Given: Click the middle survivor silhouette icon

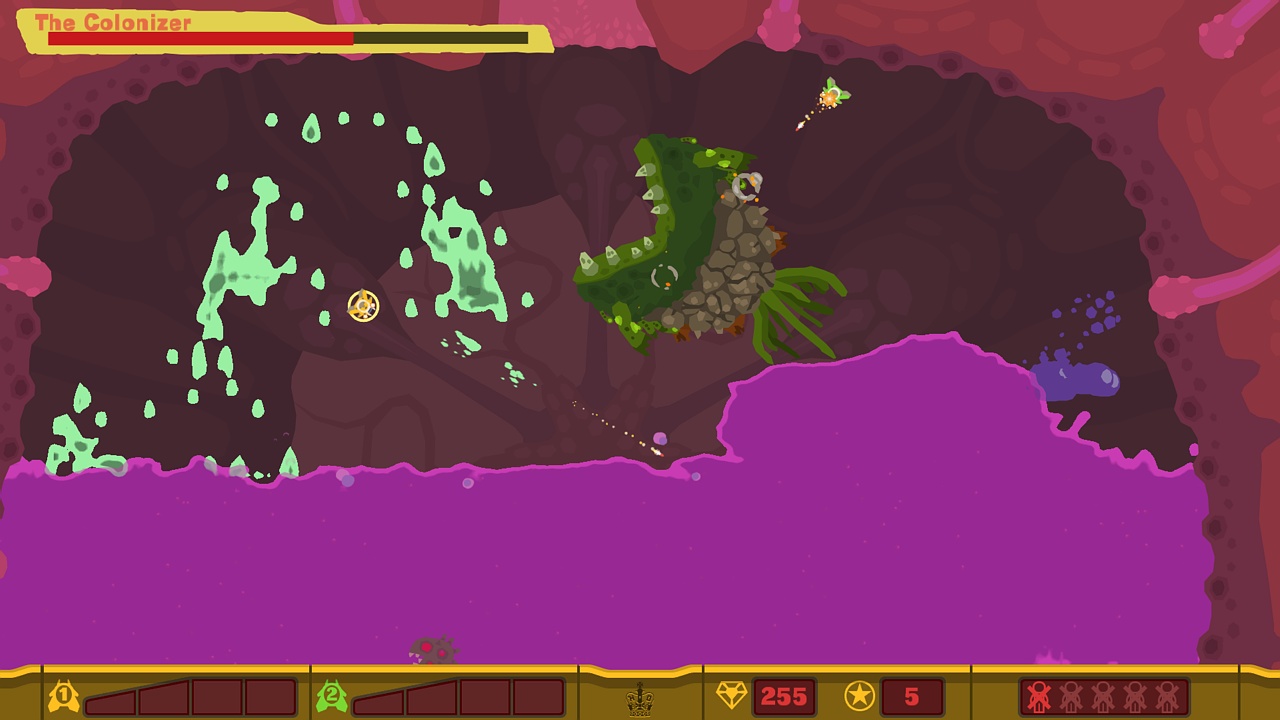Looking at the screenshot, I should [x=1102, y=695].
